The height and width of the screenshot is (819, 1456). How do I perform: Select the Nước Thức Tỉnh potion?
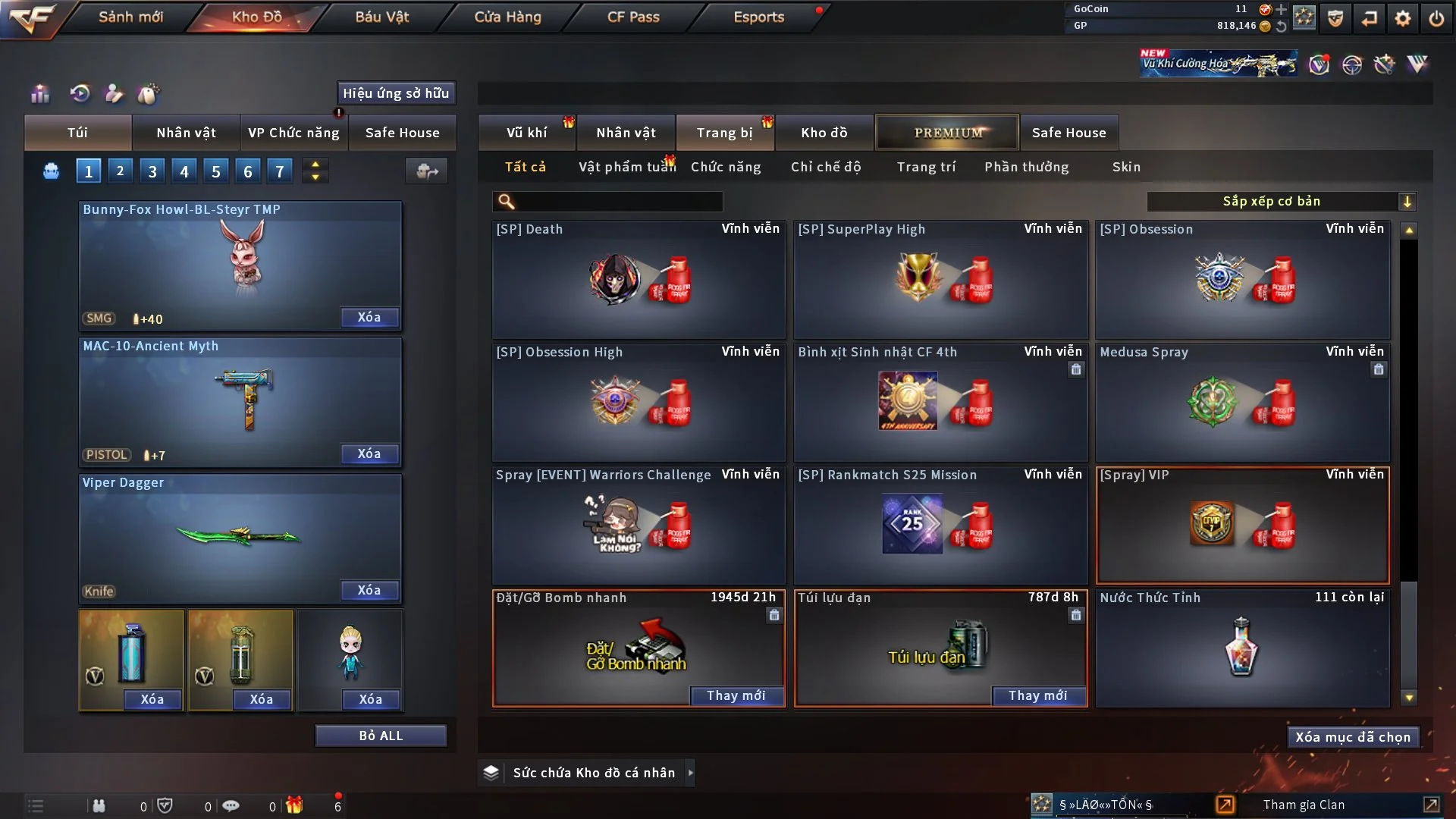click(1242, 648)
